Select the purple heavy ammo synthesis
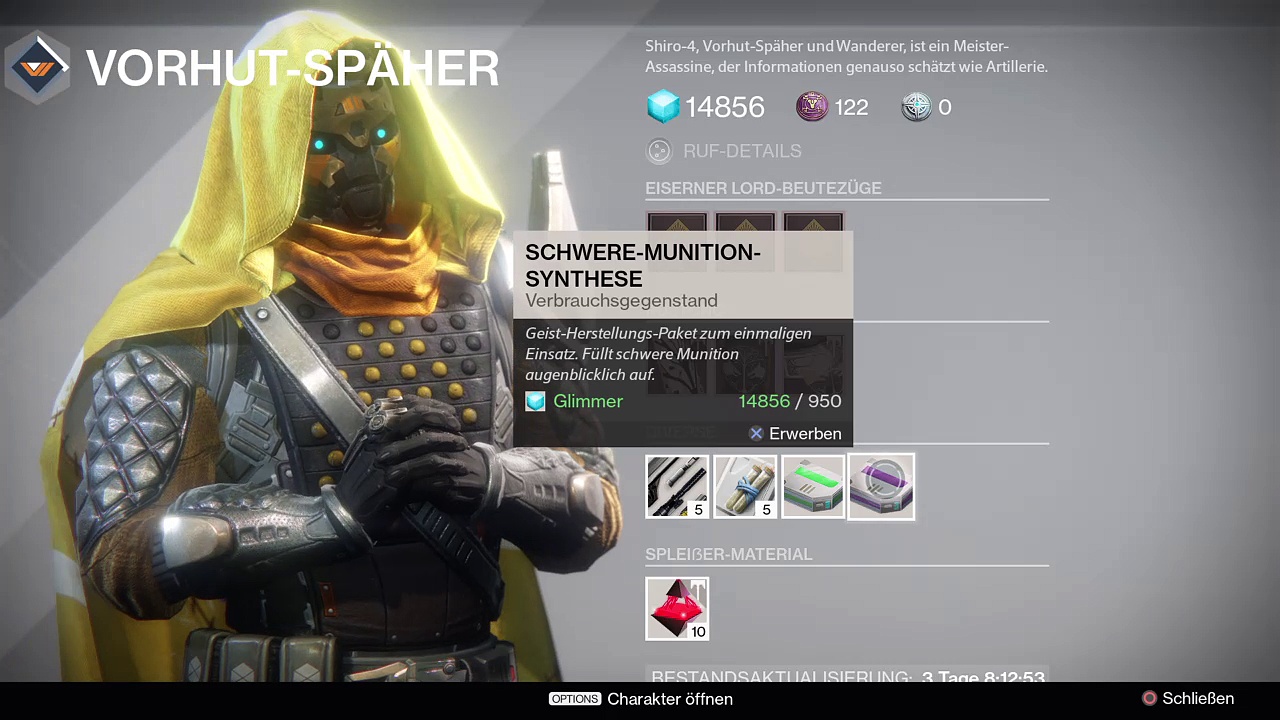 click(881, 487)
